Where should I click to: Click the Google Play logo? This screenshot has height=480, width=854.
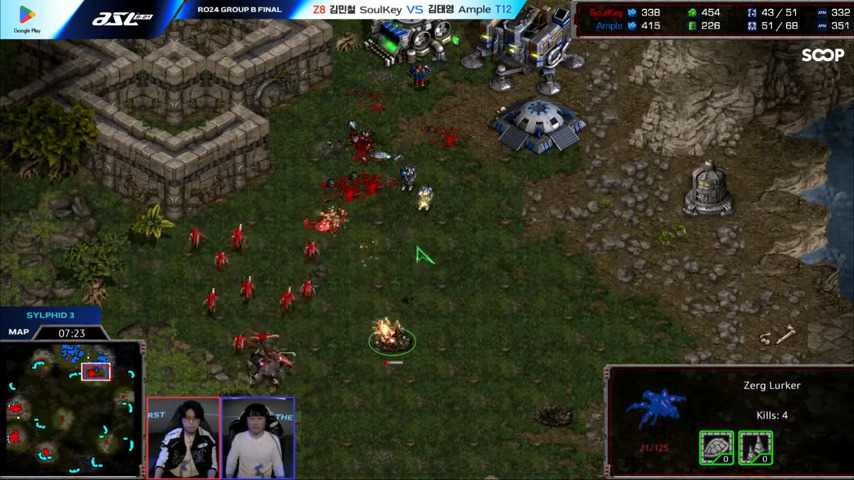27,18
